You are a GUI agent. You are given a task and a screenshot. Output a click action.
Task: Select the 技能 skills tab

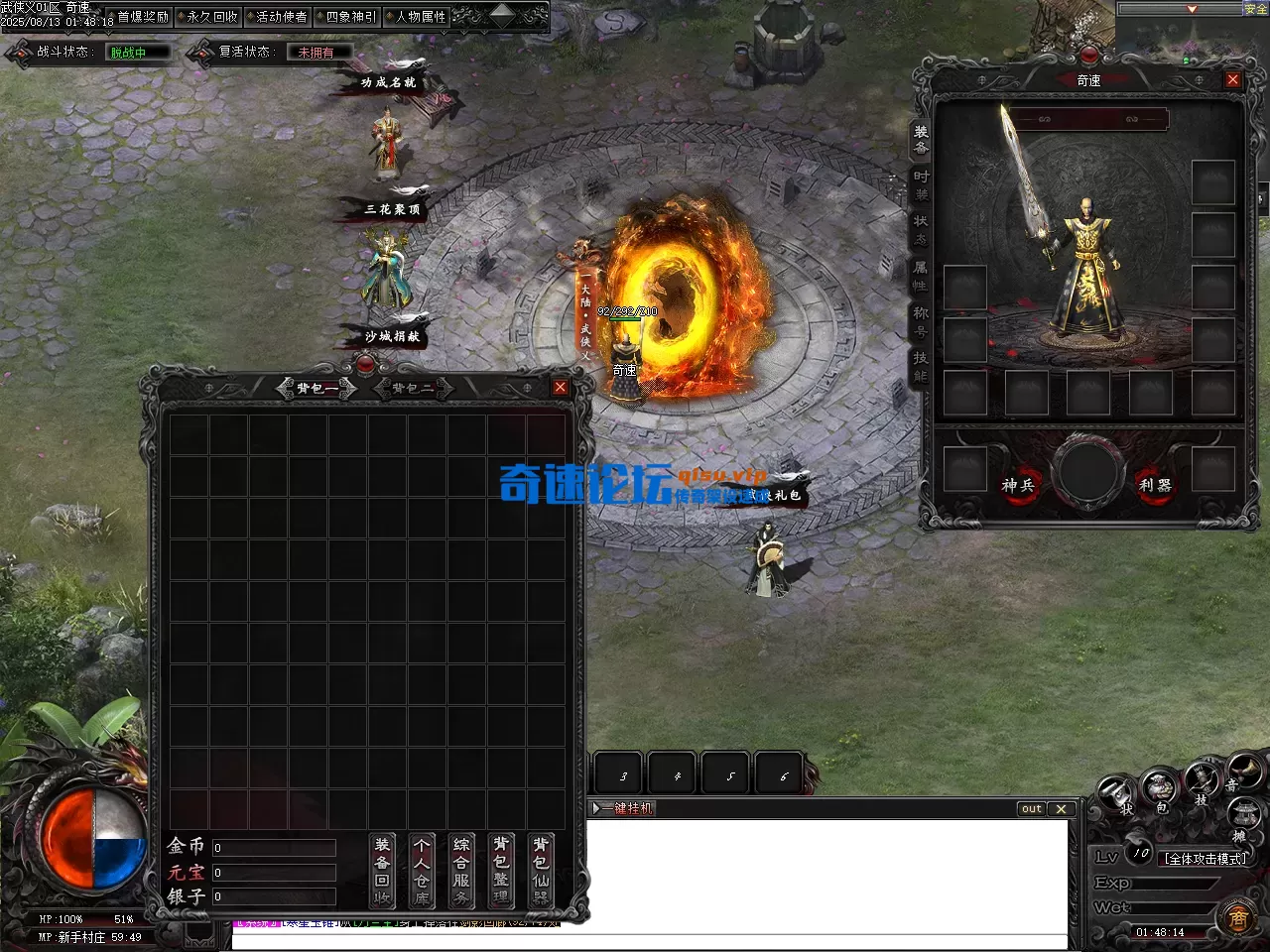[x=921, y=367]
